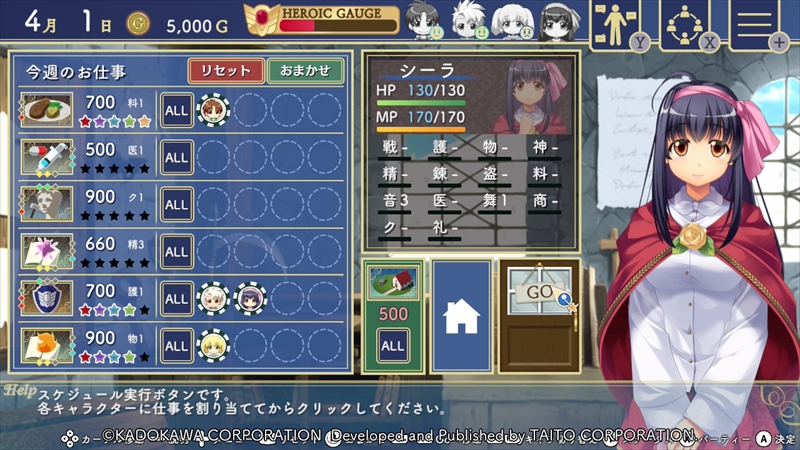Screen dimensions: 800x450
Task: Start the schedule with the GO door
Action: (538, 315)
